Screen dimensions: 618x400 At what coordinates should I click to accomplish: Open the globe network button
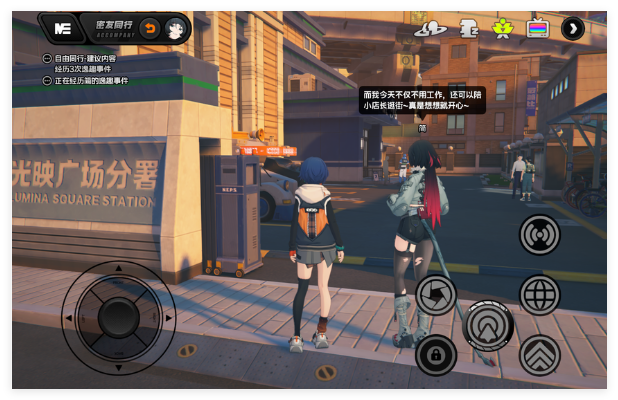click(x=540, y=295)
